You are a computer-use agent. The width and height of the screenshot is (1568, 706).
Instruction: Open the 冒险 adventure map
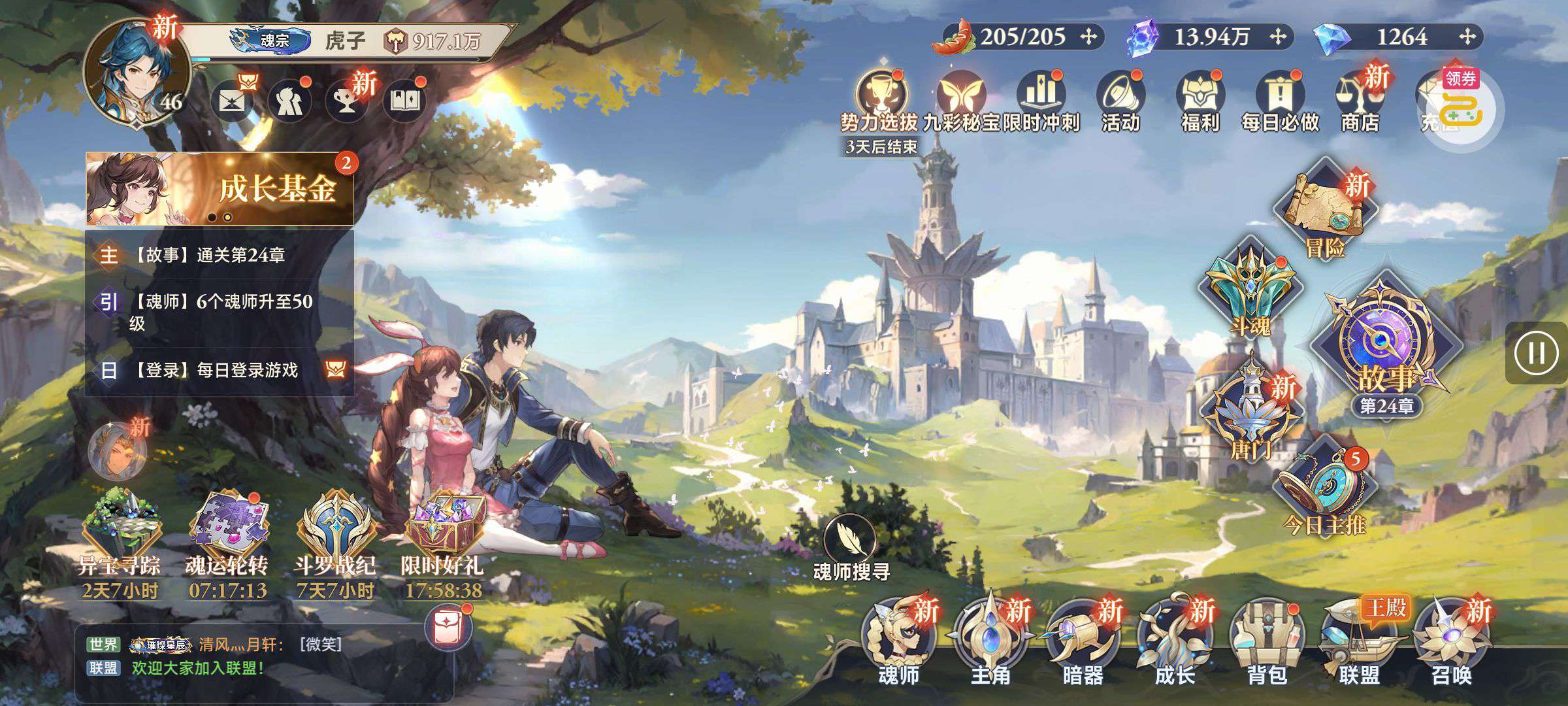point(1326,210)
